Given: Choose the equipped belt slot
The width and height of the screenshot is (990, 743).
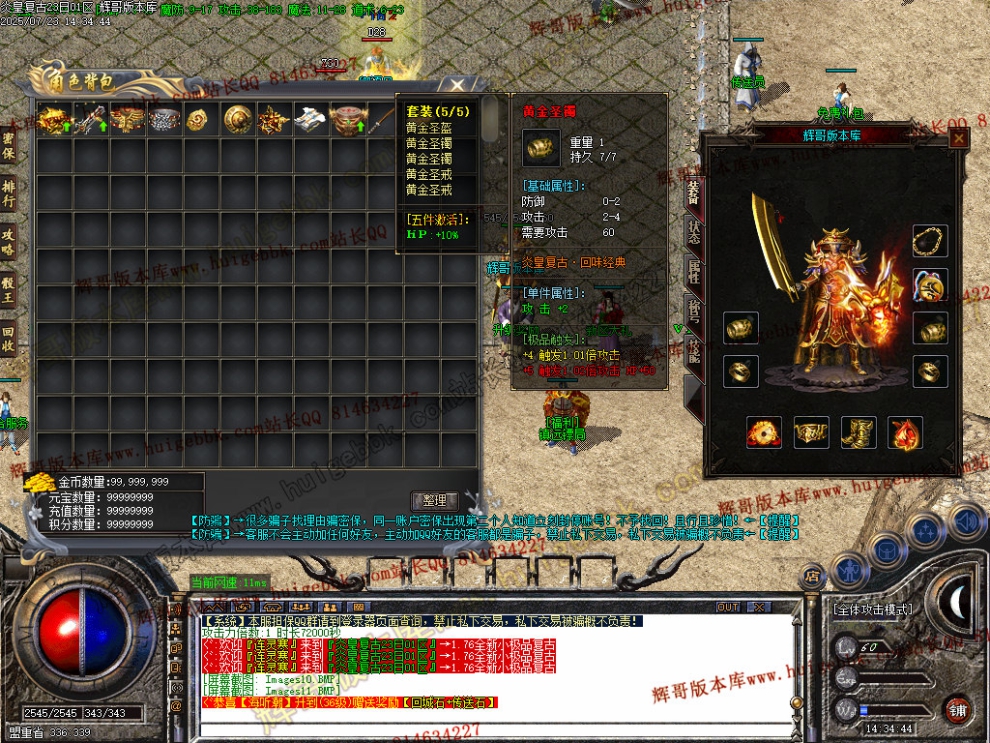Looking at the screenshot, I should [x=811, y=433].
